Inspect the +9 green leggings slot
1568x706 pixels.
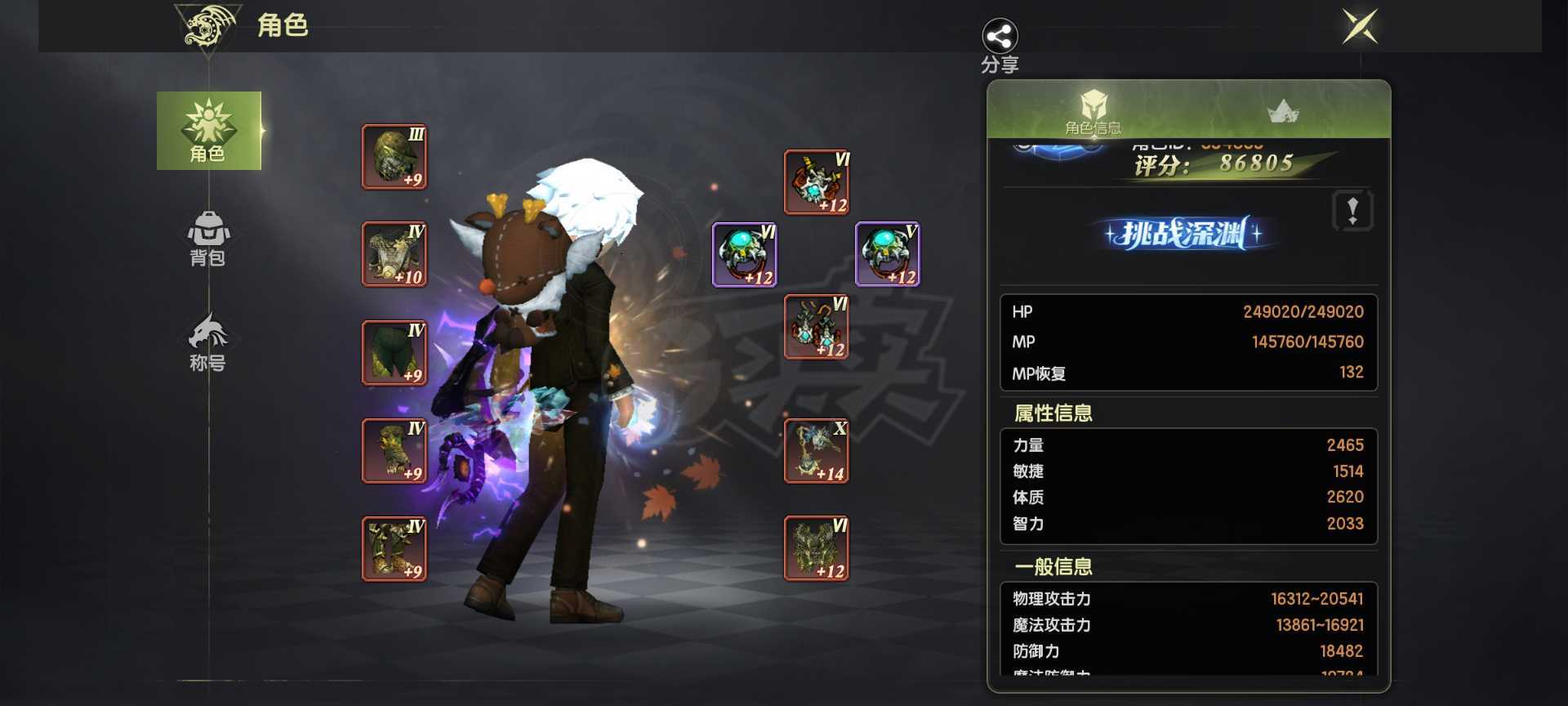point(394,352)
